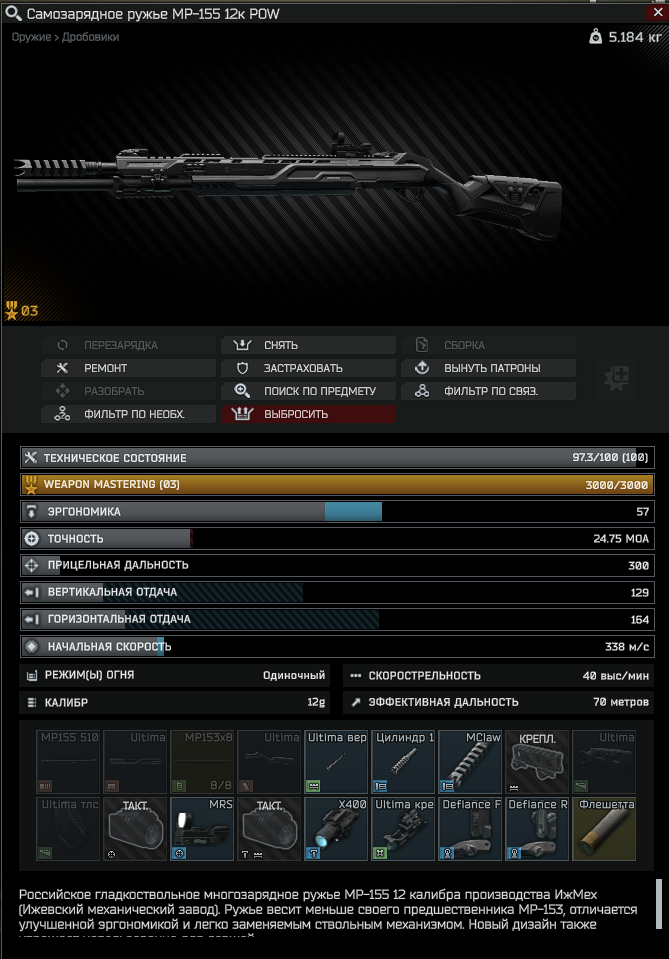
Task: Select the MClaw muzzle mod slot
Action: (469, 761)
